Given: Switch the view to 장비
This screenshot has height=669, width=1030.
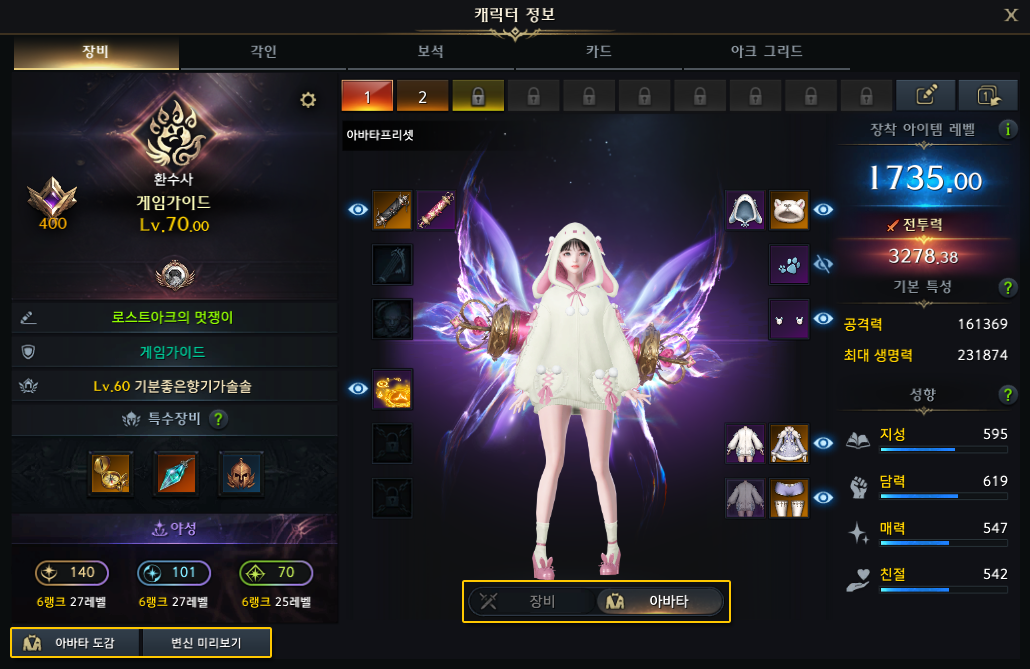Looking at the screenshot, I should [x=531, y=601].
